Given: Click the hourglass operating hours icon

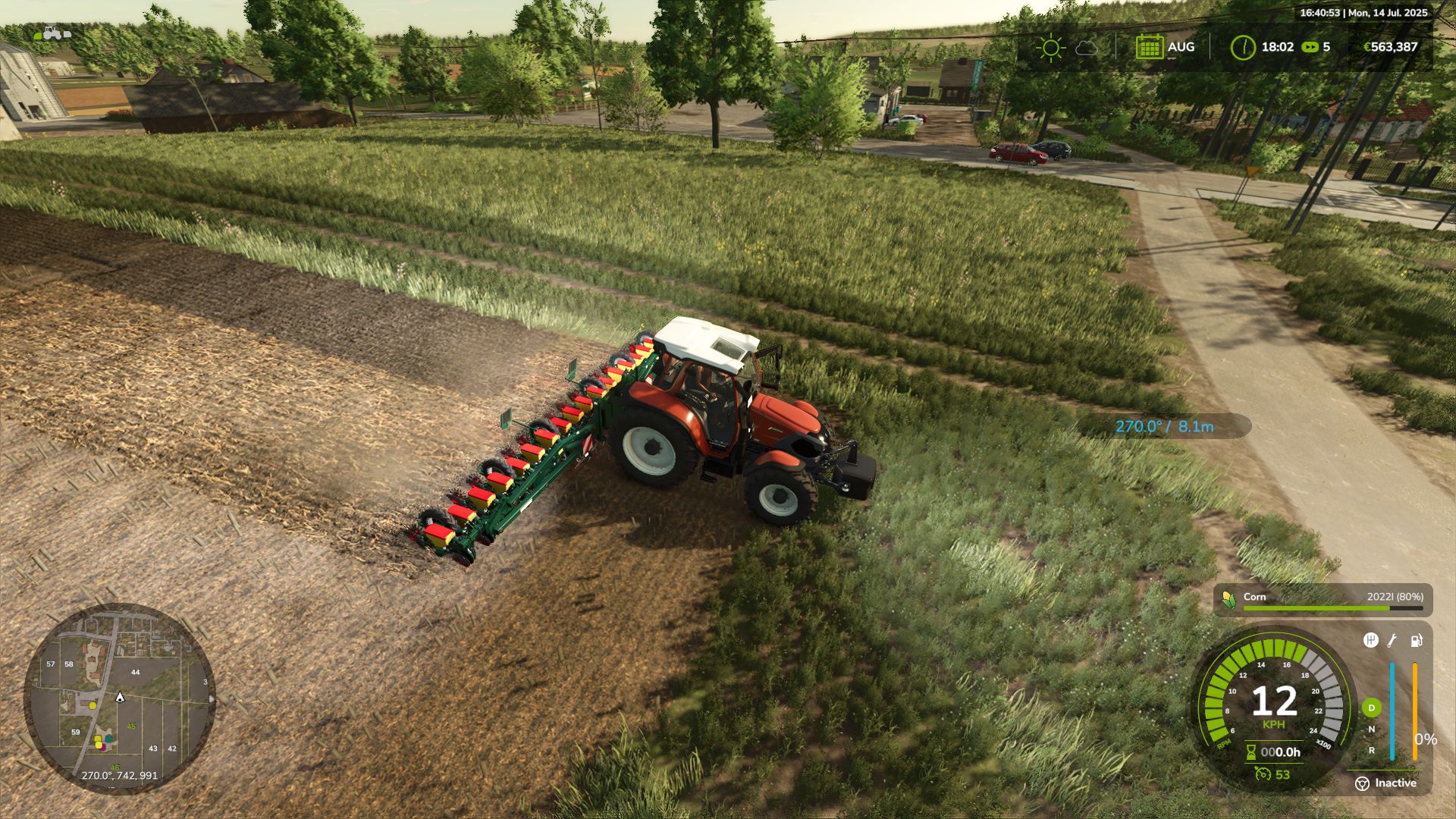Looking at the screenshot, I should click(1251, 752).
